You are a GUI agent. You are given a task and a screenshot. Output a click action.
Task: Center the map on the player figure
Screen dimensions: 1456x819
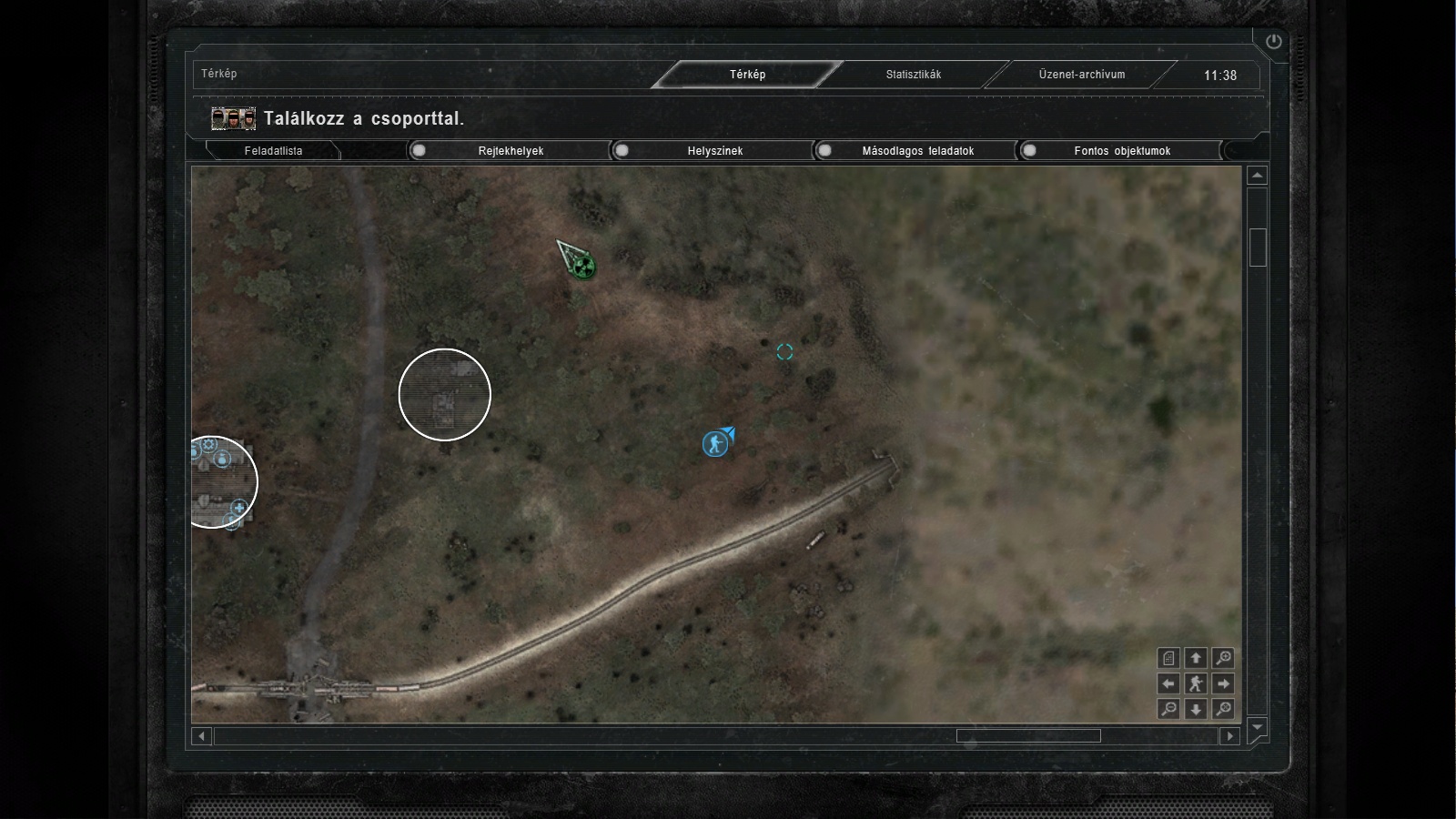(1196, 683)
